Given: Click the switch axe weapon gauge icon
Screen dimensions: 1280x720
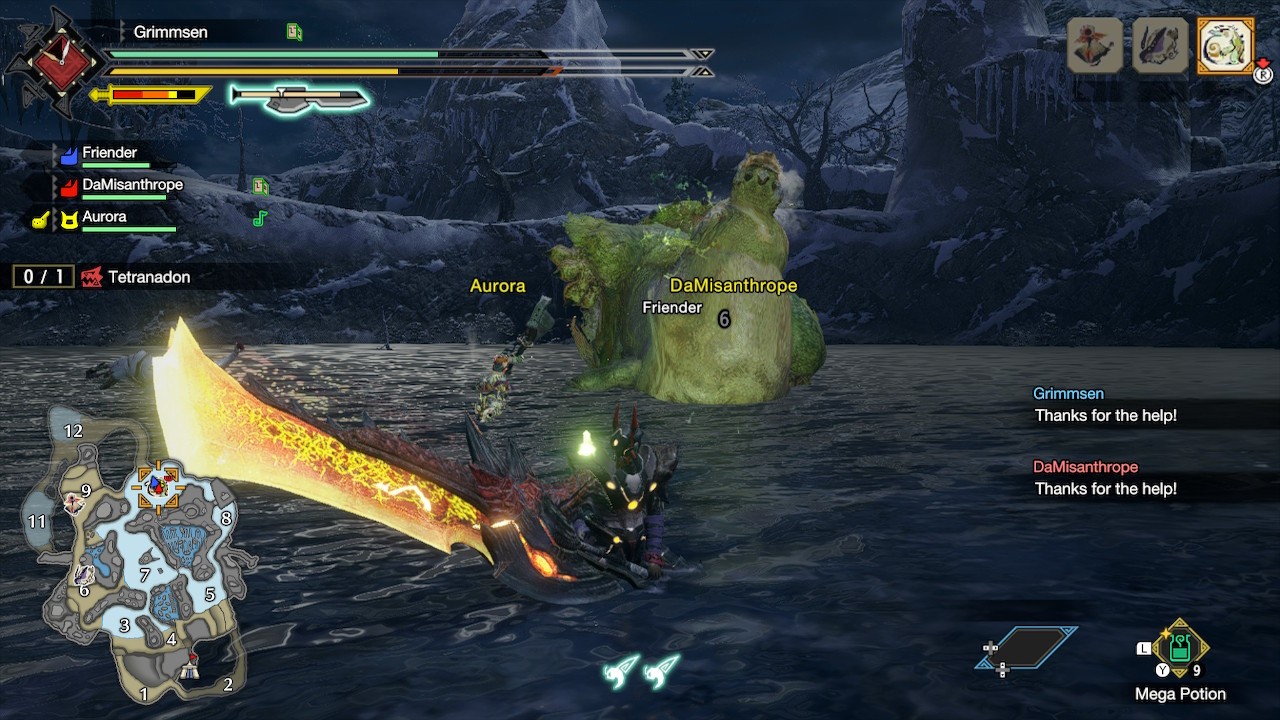Looking at the screenshot, I should [x=299, y=97].
